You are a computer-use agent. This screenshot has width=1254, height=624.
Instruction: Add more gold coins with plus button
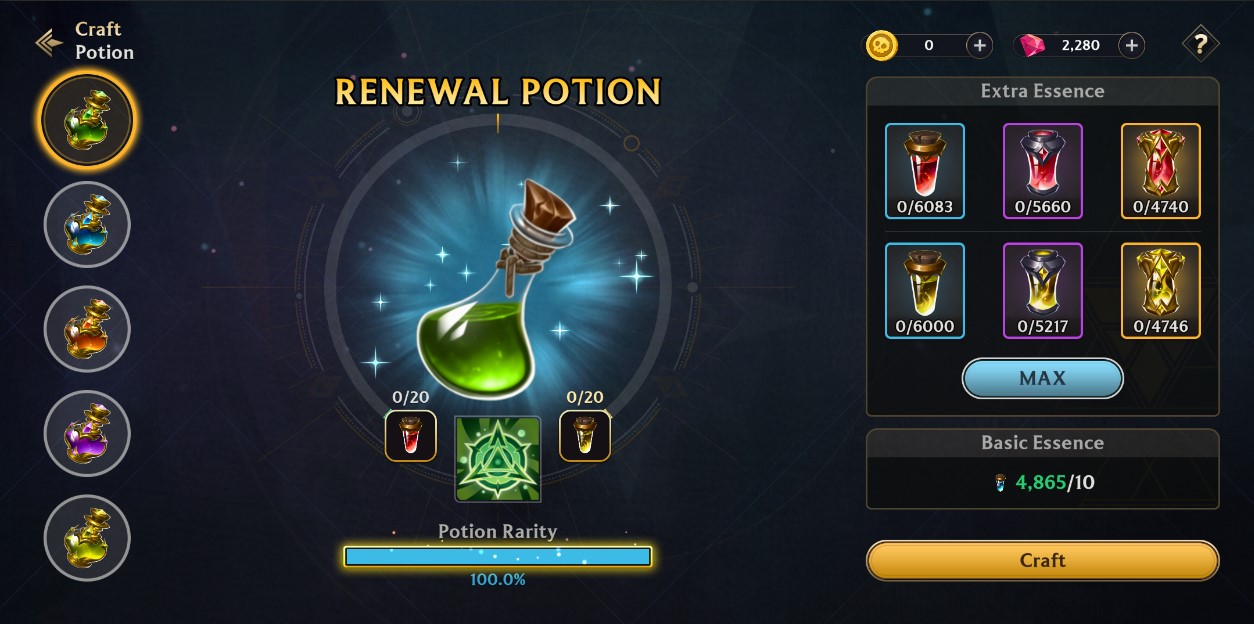tap(979, 45)
